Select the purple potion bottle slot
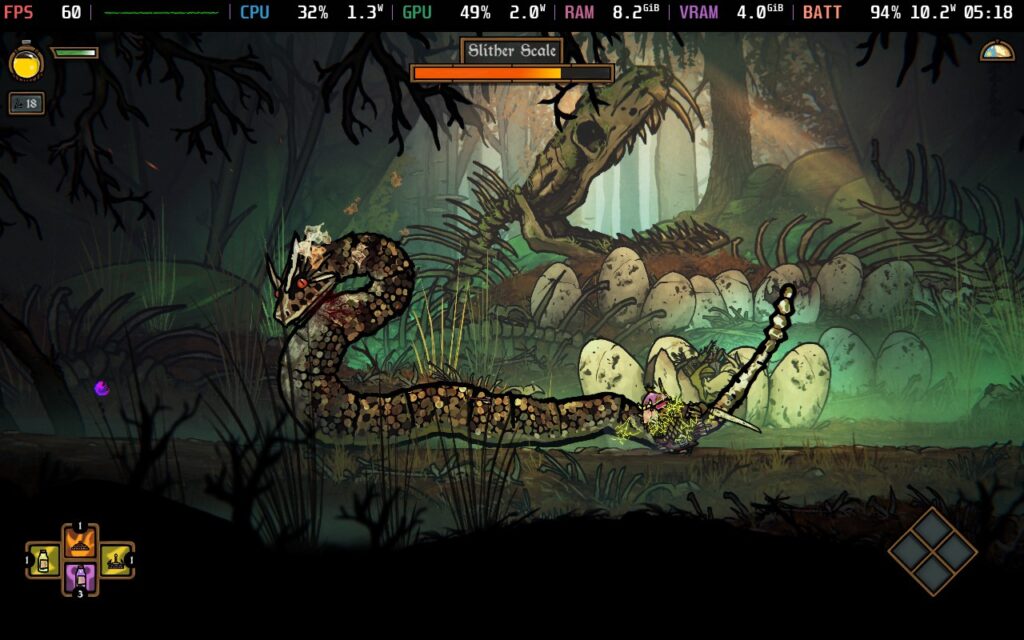 [x=80, y=577]
